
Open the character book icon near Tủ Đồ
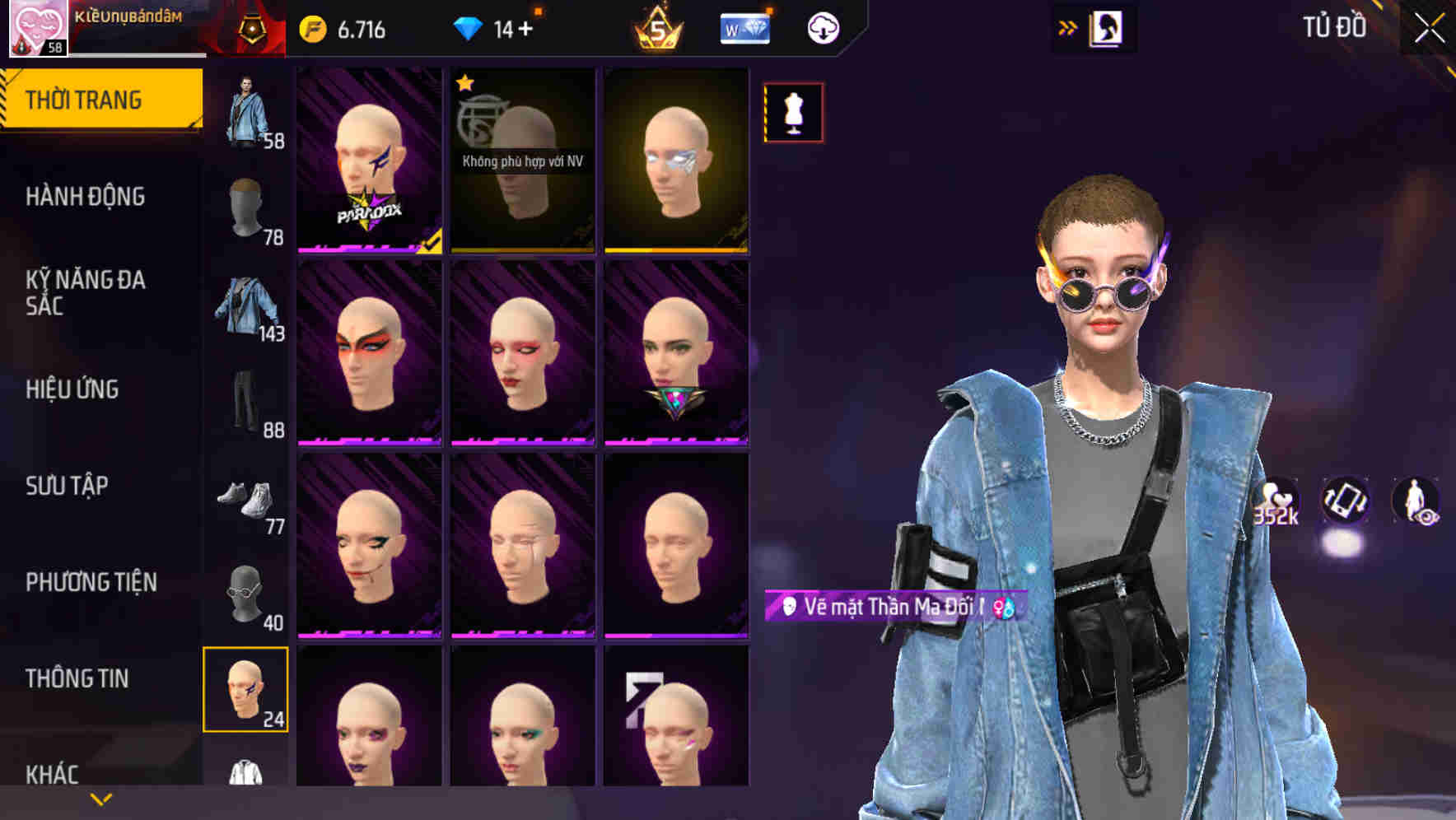(x=1106, y=27)
